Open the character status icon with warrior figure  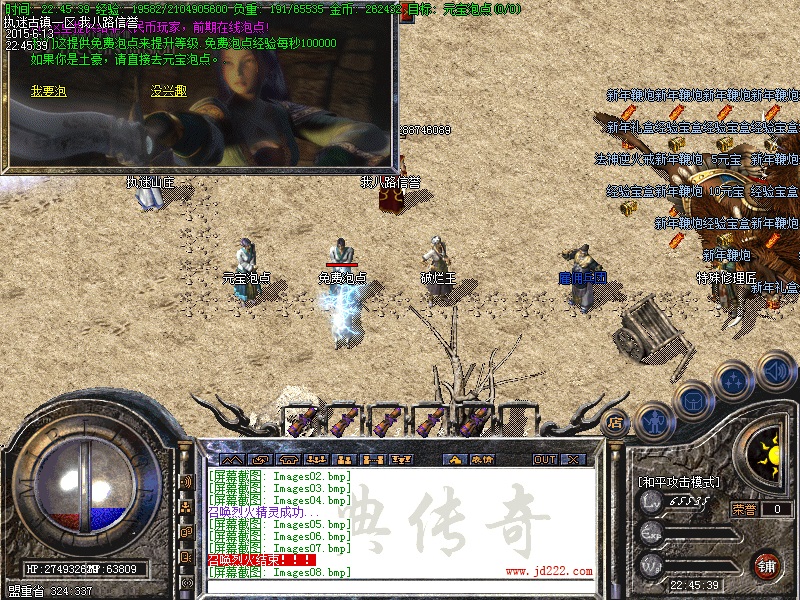tap(652, 421)
